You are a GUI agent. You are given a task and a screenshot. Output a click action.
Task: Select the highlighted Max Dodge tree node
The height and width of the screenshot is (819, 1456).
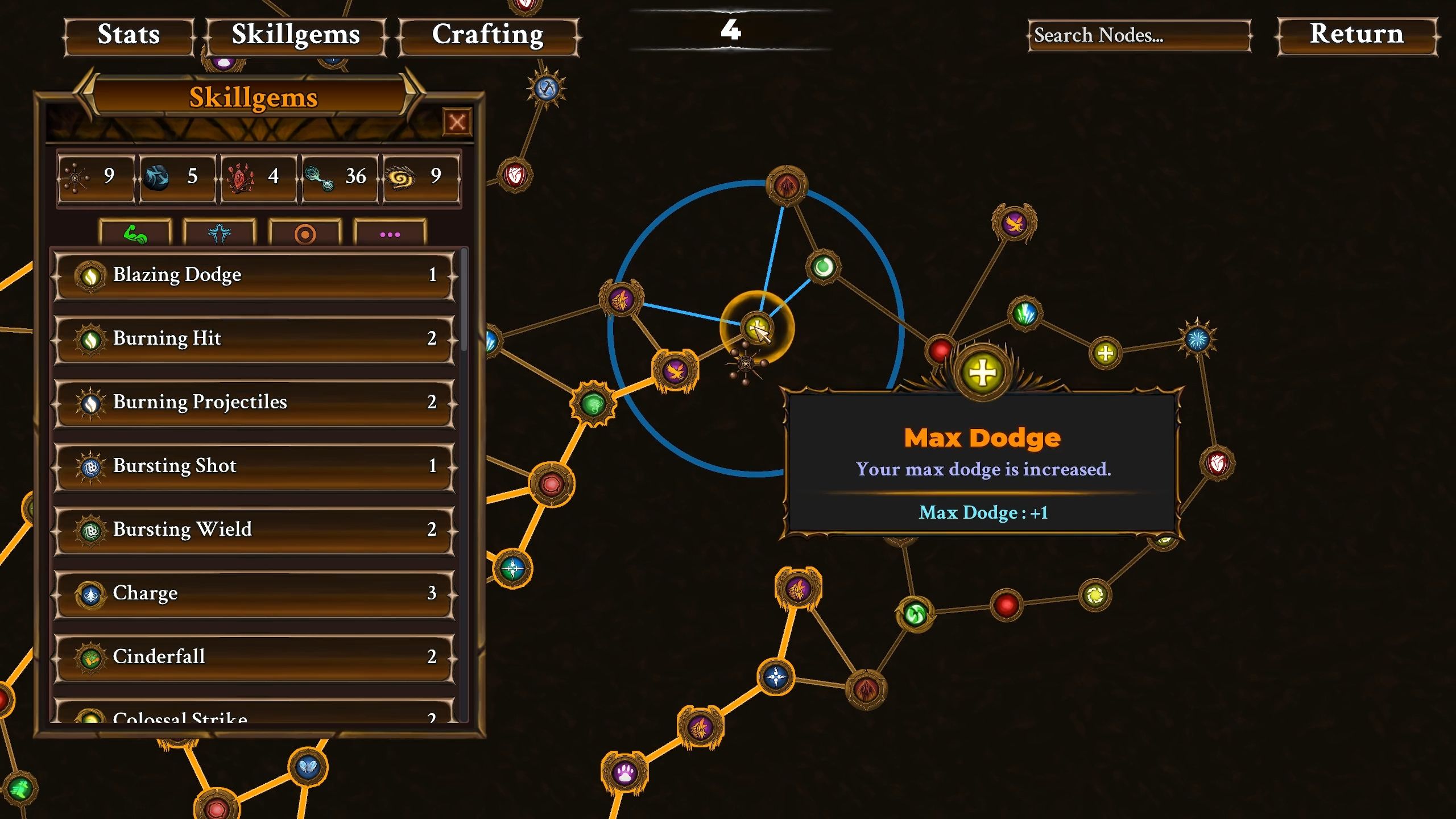[x=756, y=328]
